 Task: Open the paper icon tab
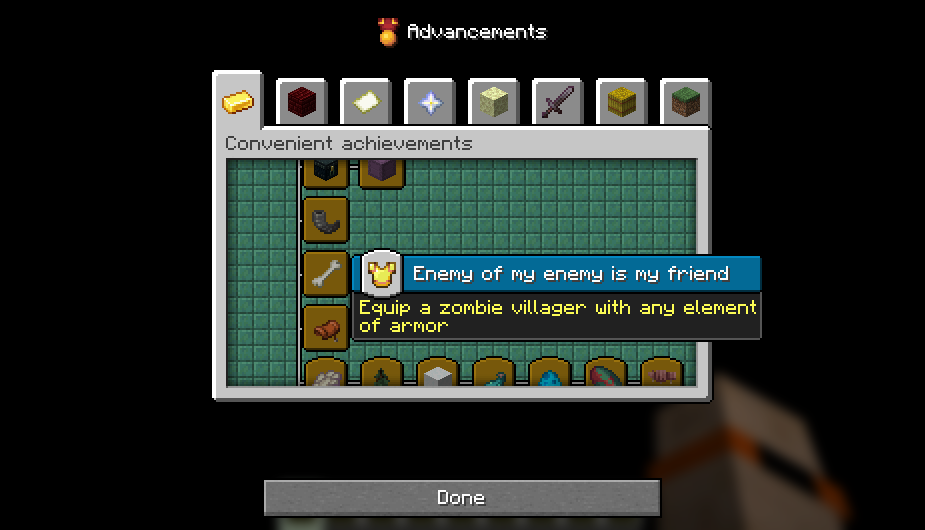(x=365, y=102)
